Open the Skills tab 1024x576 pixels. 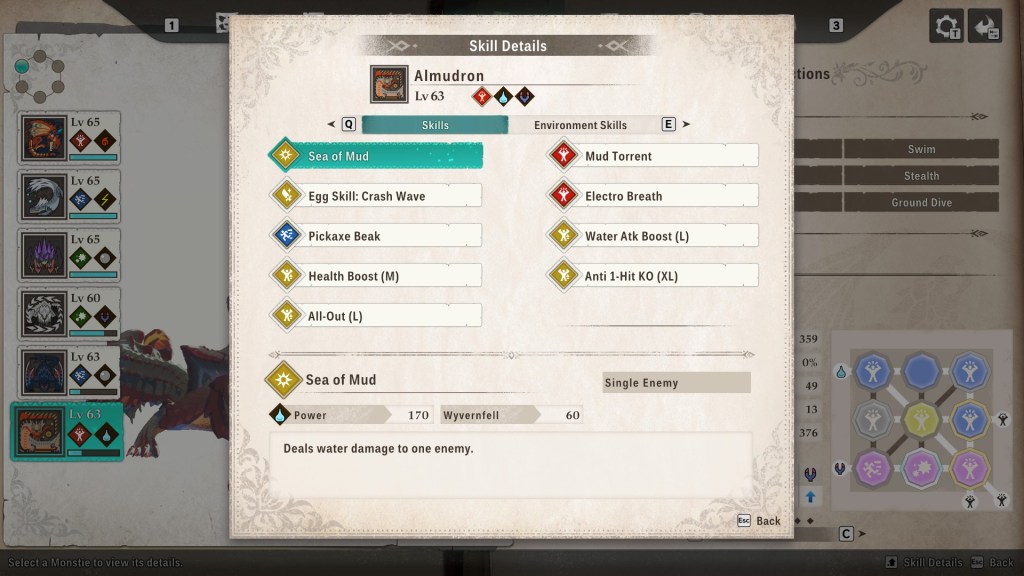435,125
